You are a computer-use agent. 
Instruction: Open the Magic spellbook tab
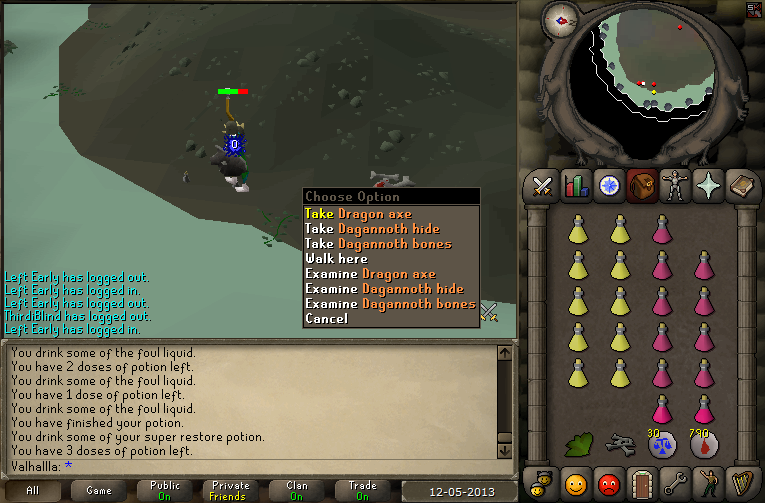pyautogui.click(x=739, y=187)
